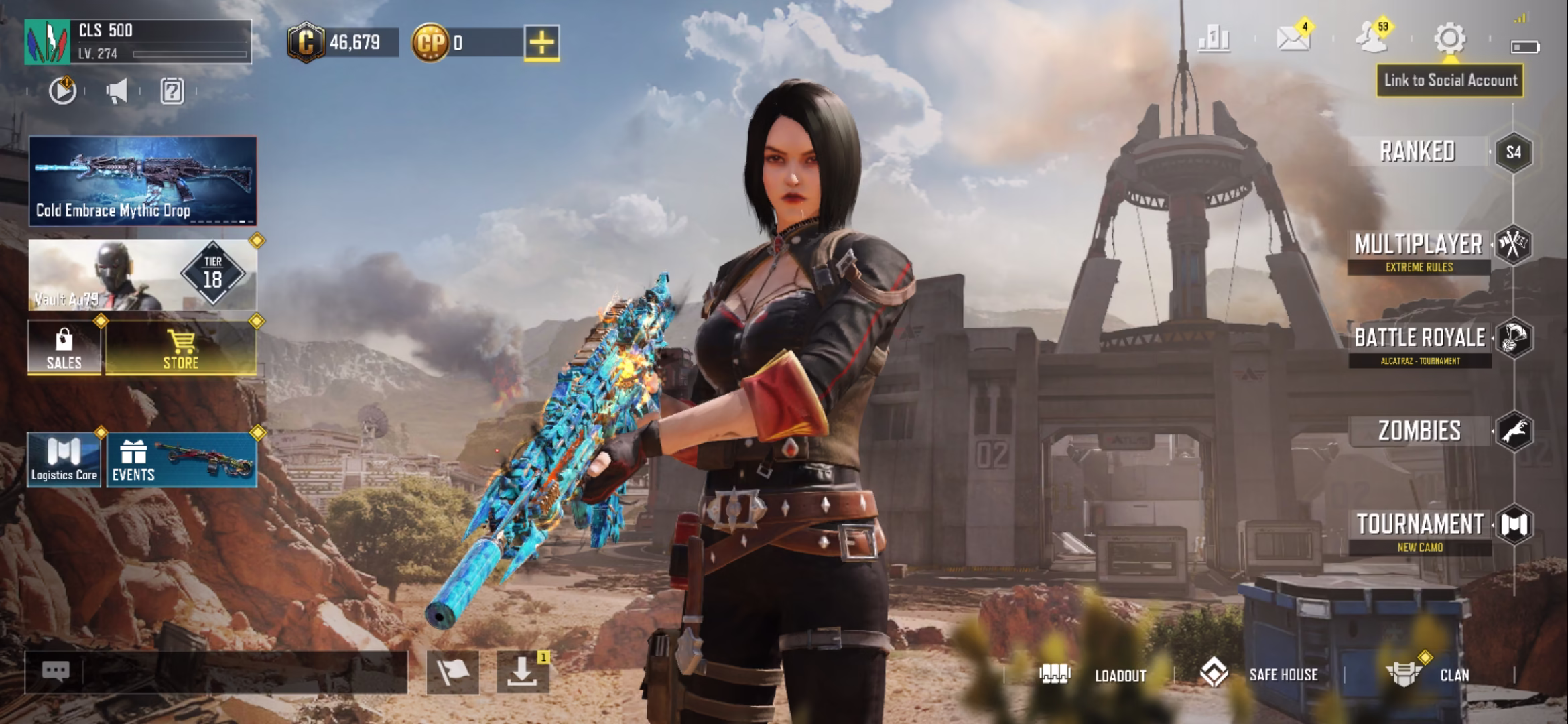
Task: Choose Zombies mode
Action: pyautogui.click(x=1419, y=431)
